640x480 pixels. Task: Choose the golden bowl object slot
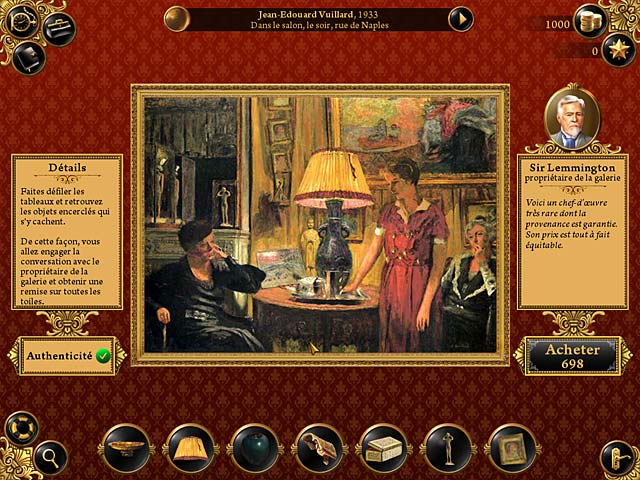point(126,448)
